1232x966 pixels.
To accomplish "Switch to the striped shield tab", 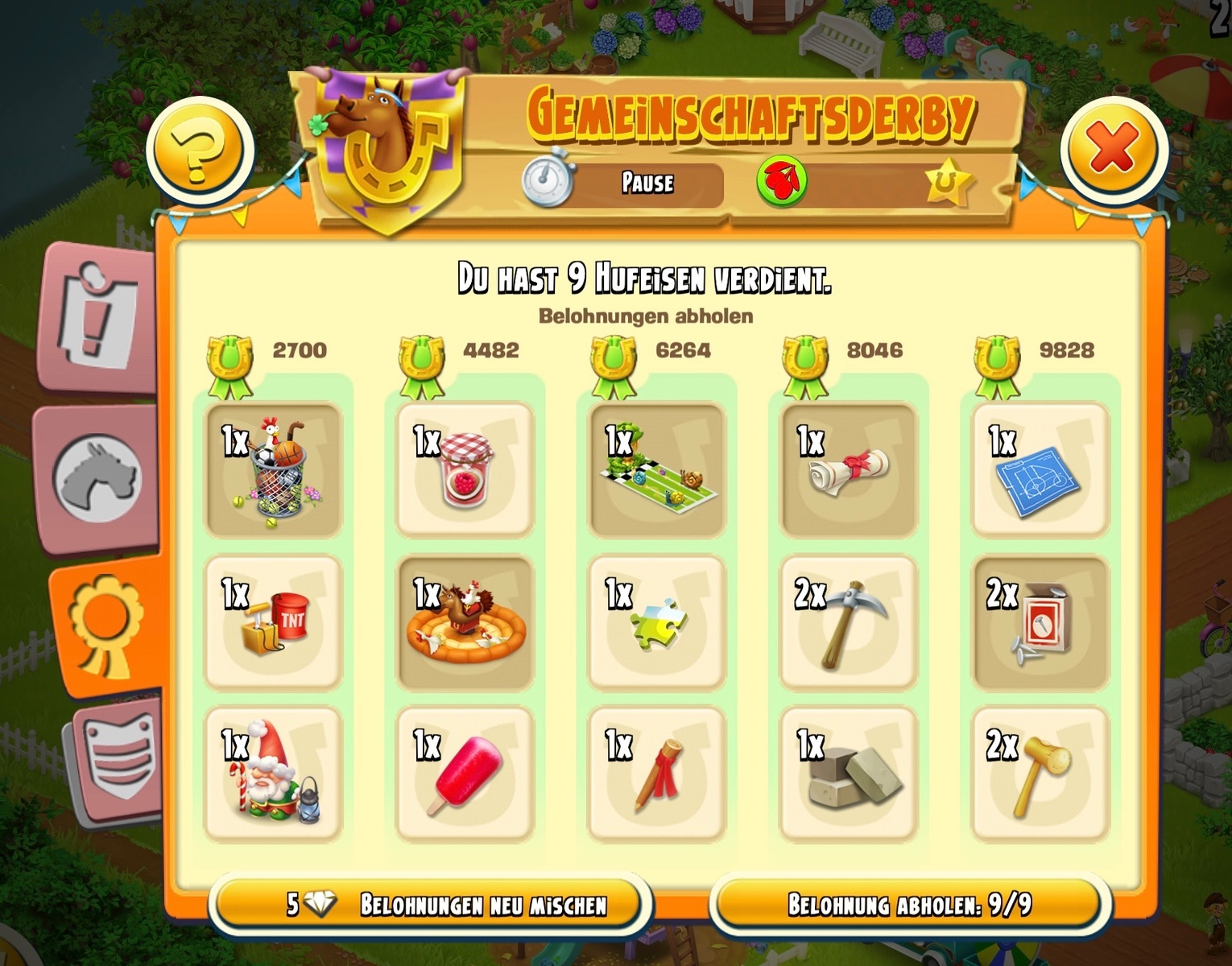I will (118, 759).
